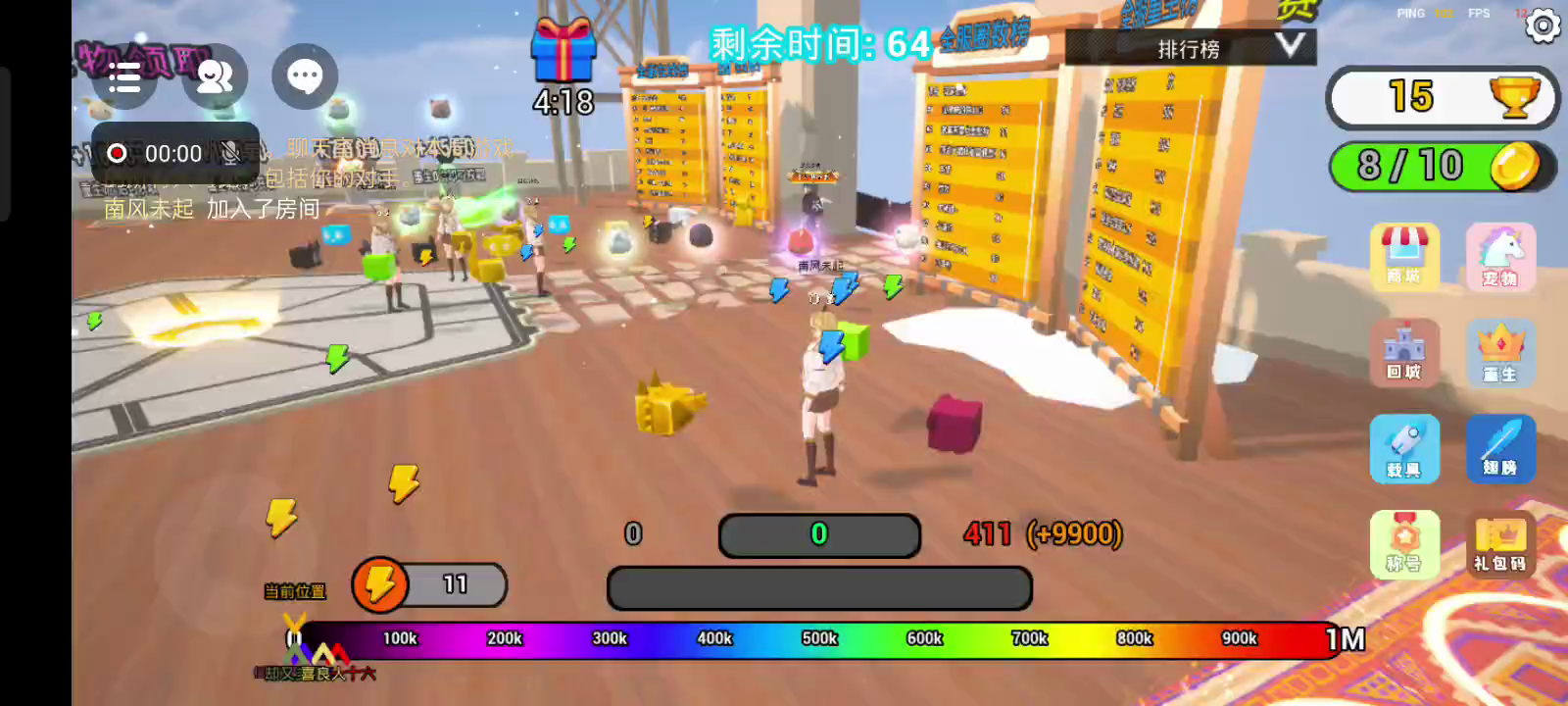Screen dimensions: 1568x706
Task: Tap the orange lightning energy button
Action: [x=380, y=585]
